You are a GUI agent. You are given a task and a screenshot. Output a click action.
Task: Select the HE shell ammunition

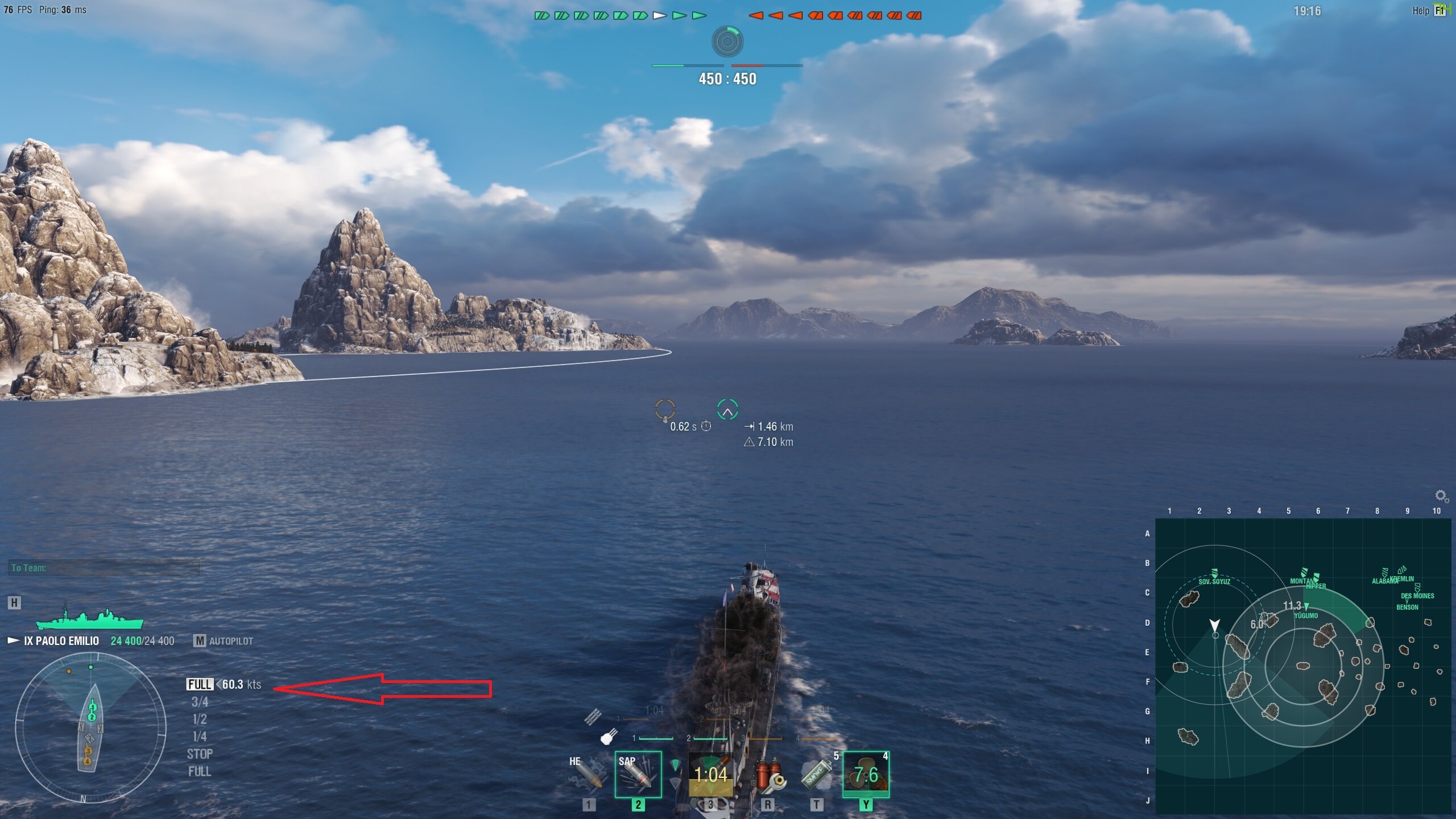click(587, 775)
